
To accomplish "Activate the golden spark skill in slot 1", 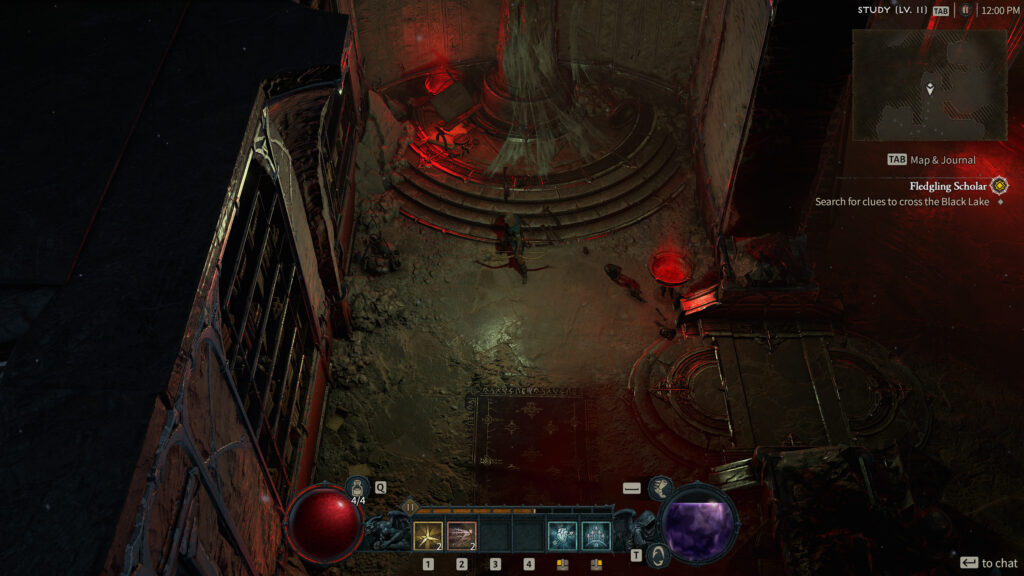I will (428, 537).
